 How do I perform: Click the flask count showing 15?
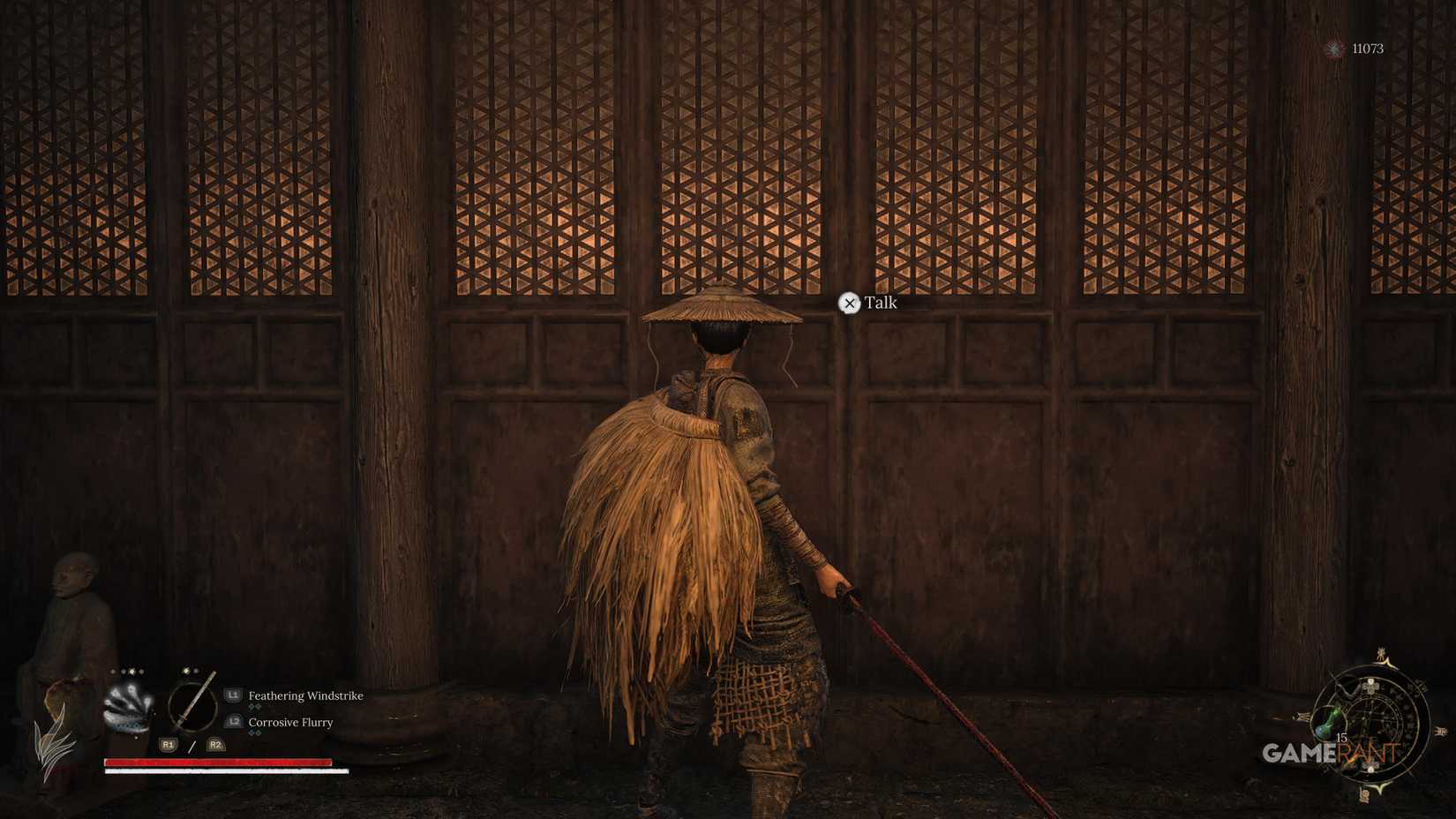click(x=1341, y=739)
